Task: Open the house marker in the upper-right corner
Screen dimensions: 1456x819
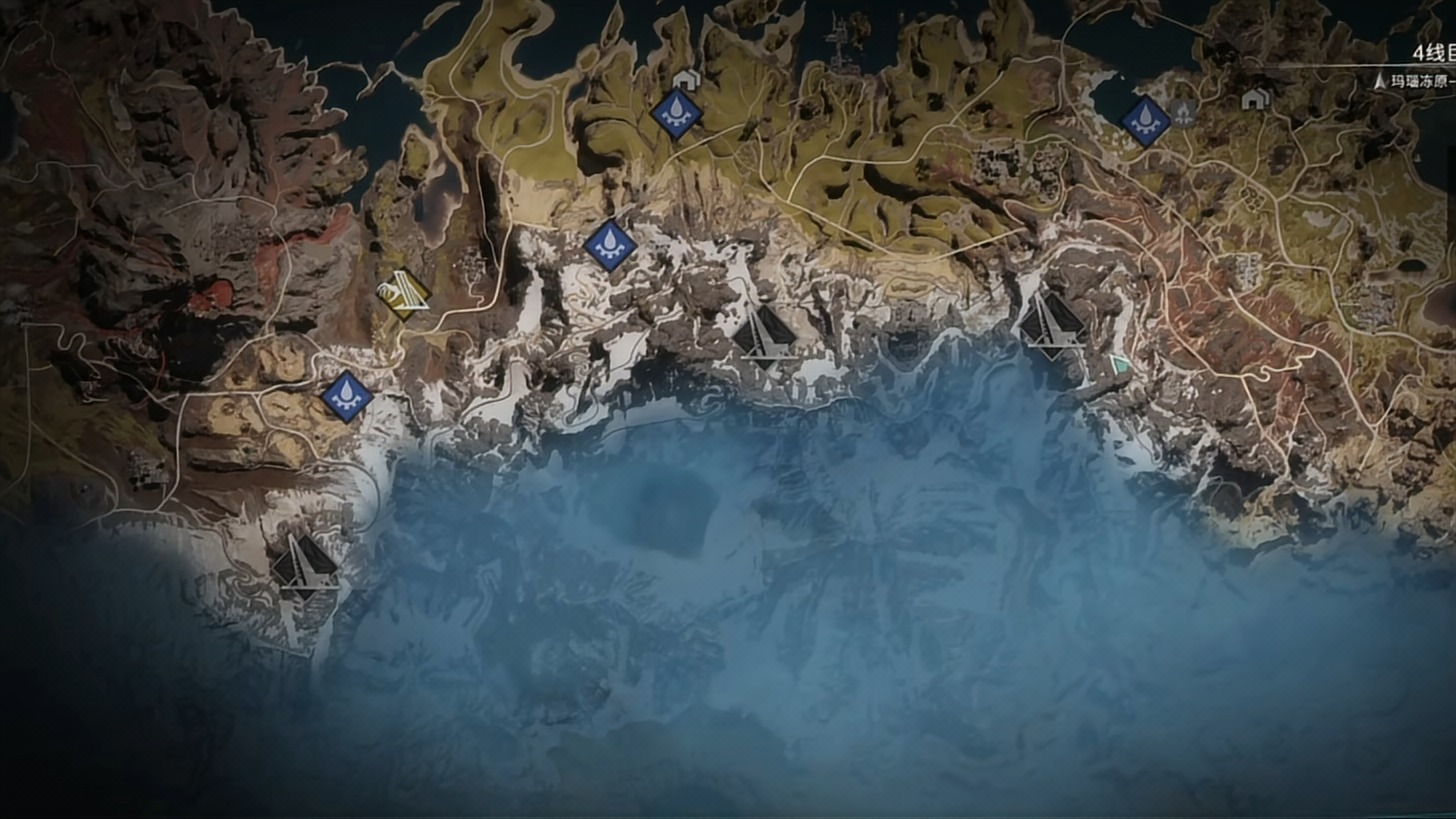Action: coord(1254,99)
